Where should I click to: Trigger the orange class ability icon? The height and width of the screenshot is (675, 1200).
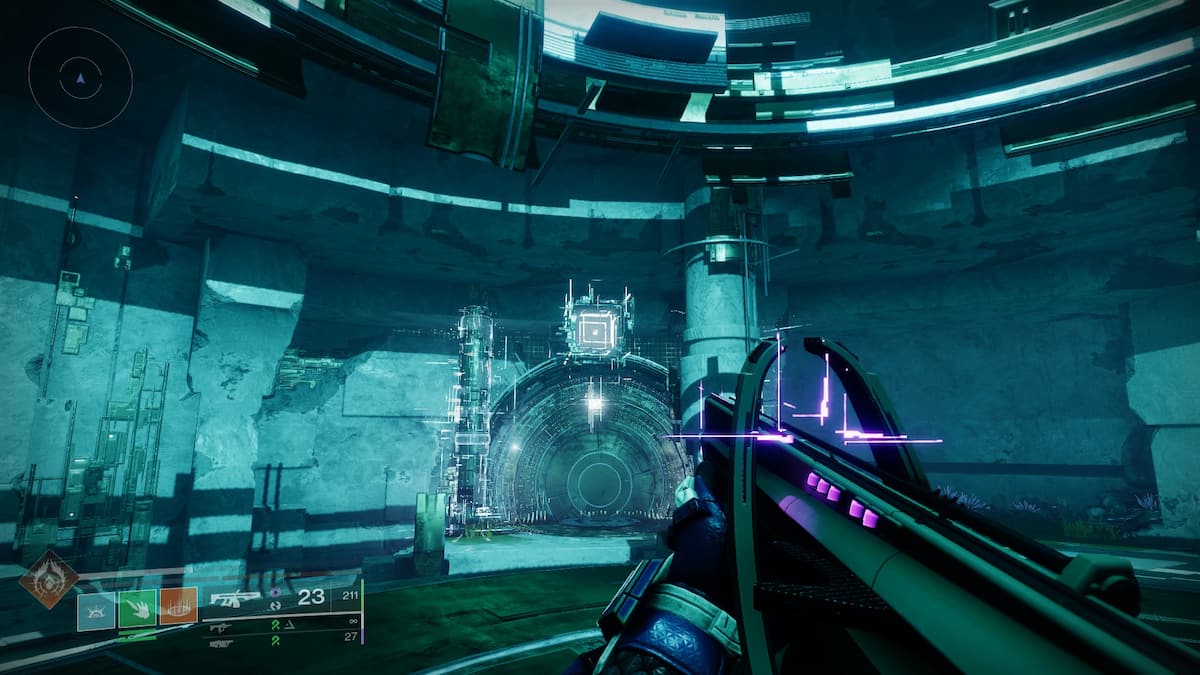pos(178,606)
